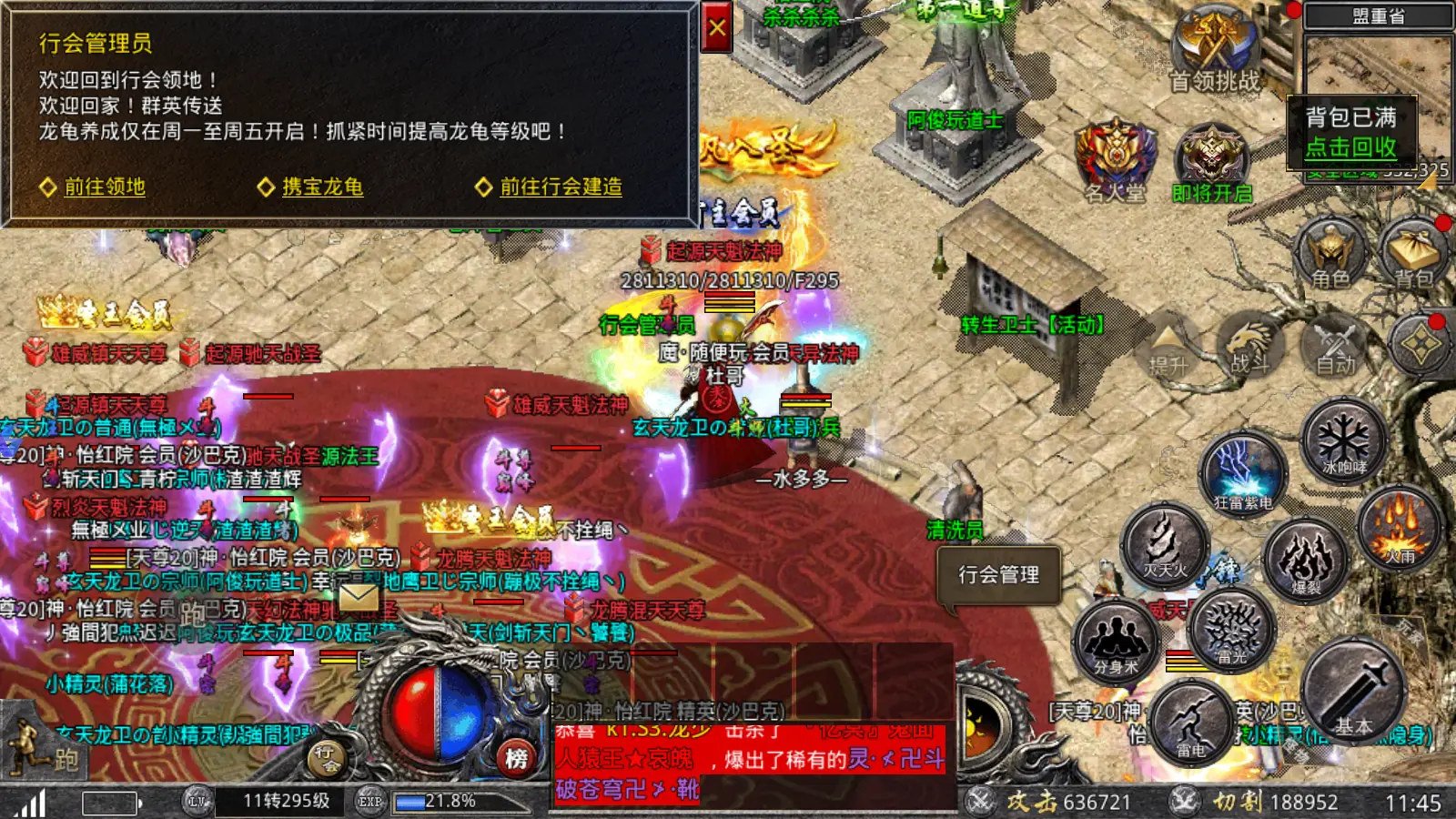Choose the 前往领地 dialogue option
This screenshot has height=819, width=1456.
(104, 187)
